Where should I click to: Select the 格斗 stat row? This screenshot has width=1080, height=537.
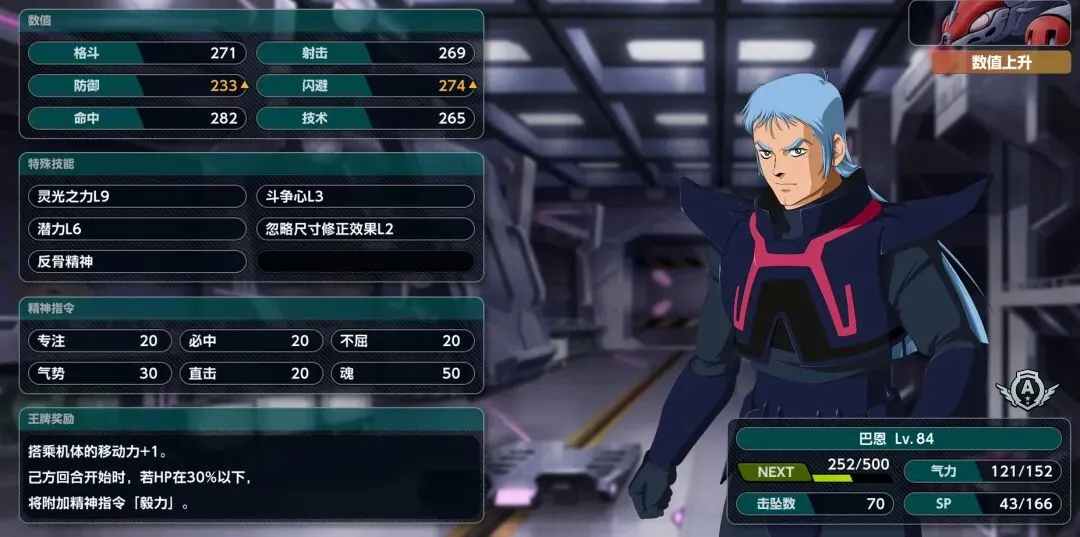pos(137,53)
